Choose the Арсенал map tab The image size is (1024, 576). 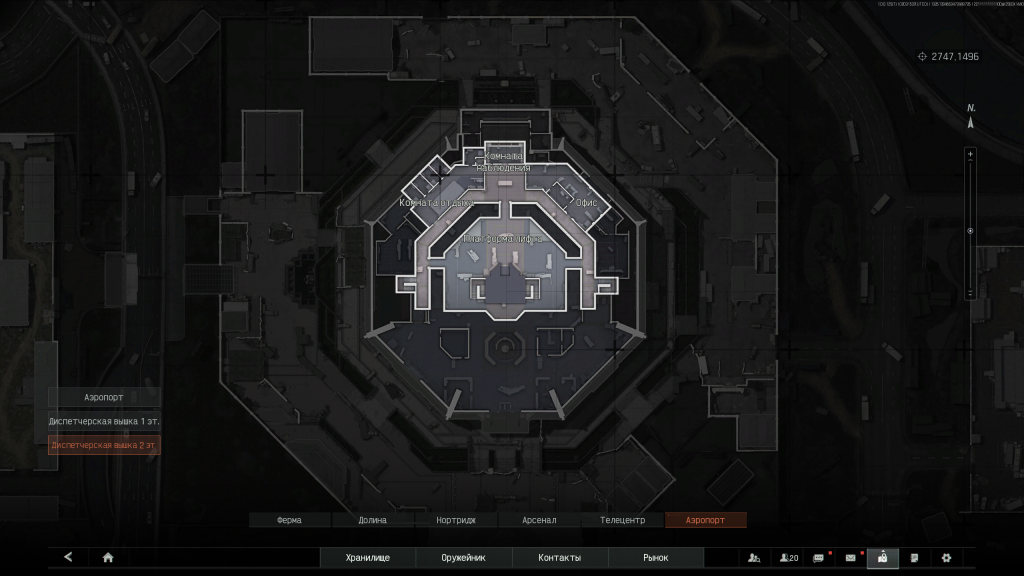[x=539, y=520]
